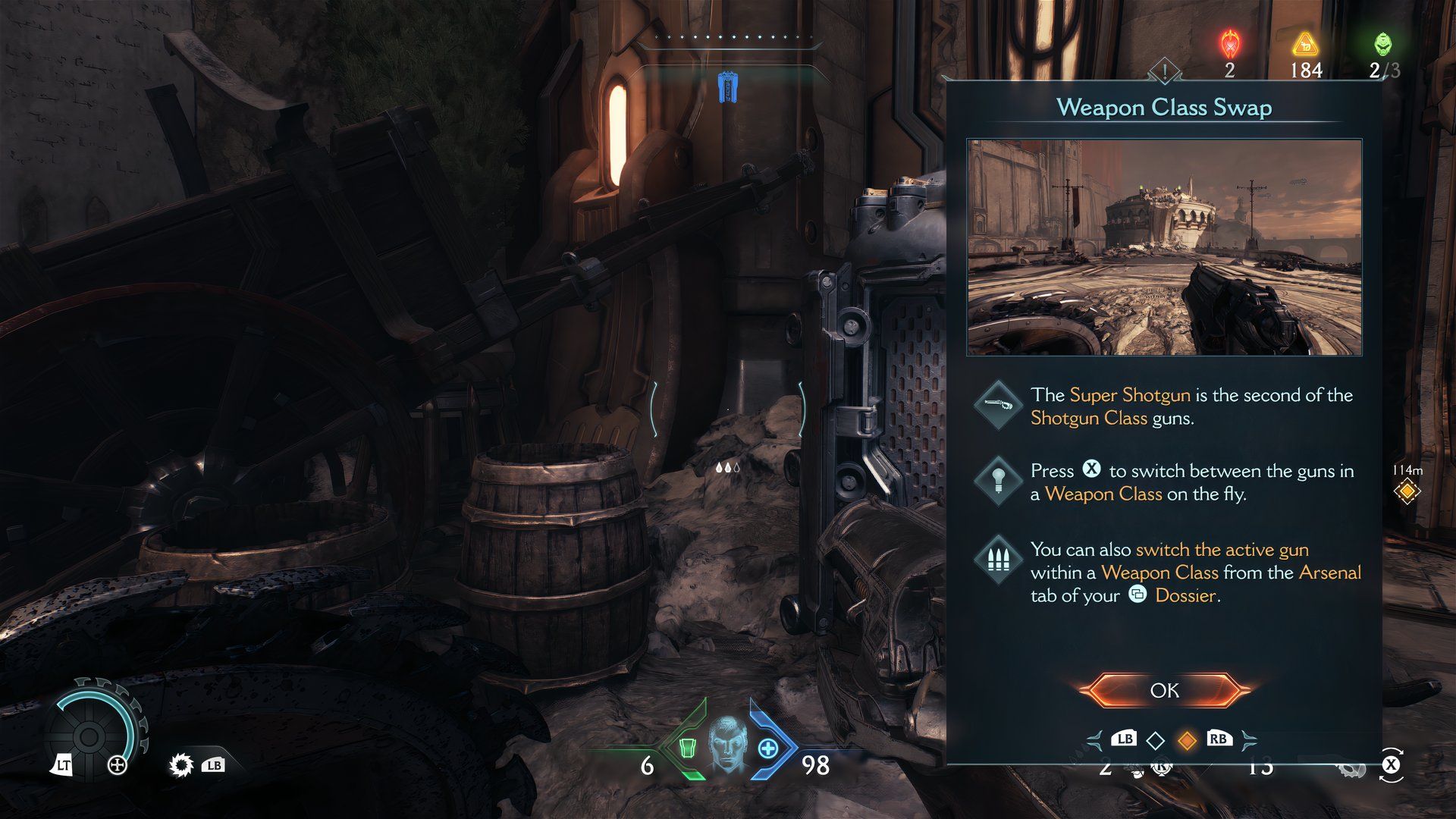Viewport: 1456px width, 819px height.
Task: Select the first tutorial page diamond indicator
Action: (x=1155, y=739)
